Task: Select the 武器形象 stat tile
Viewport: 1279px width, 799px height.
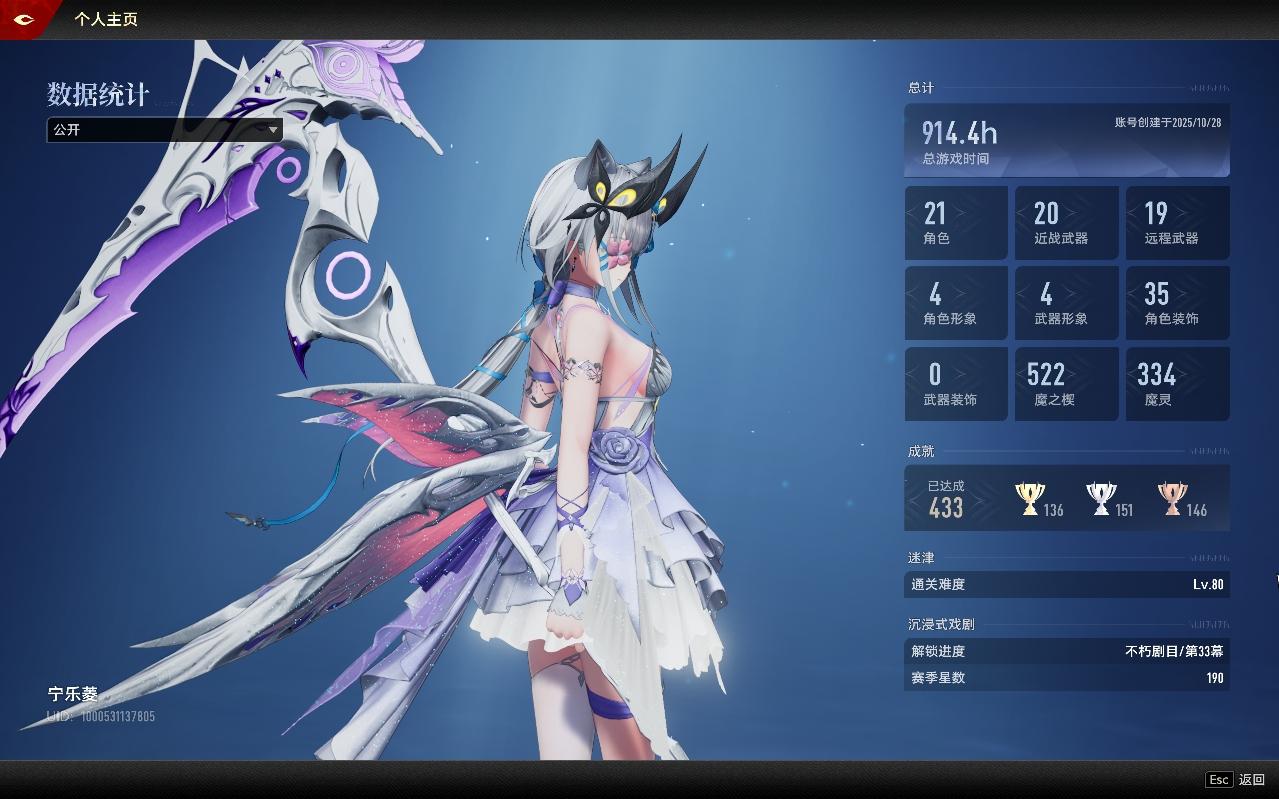Action: point(1066,303)
